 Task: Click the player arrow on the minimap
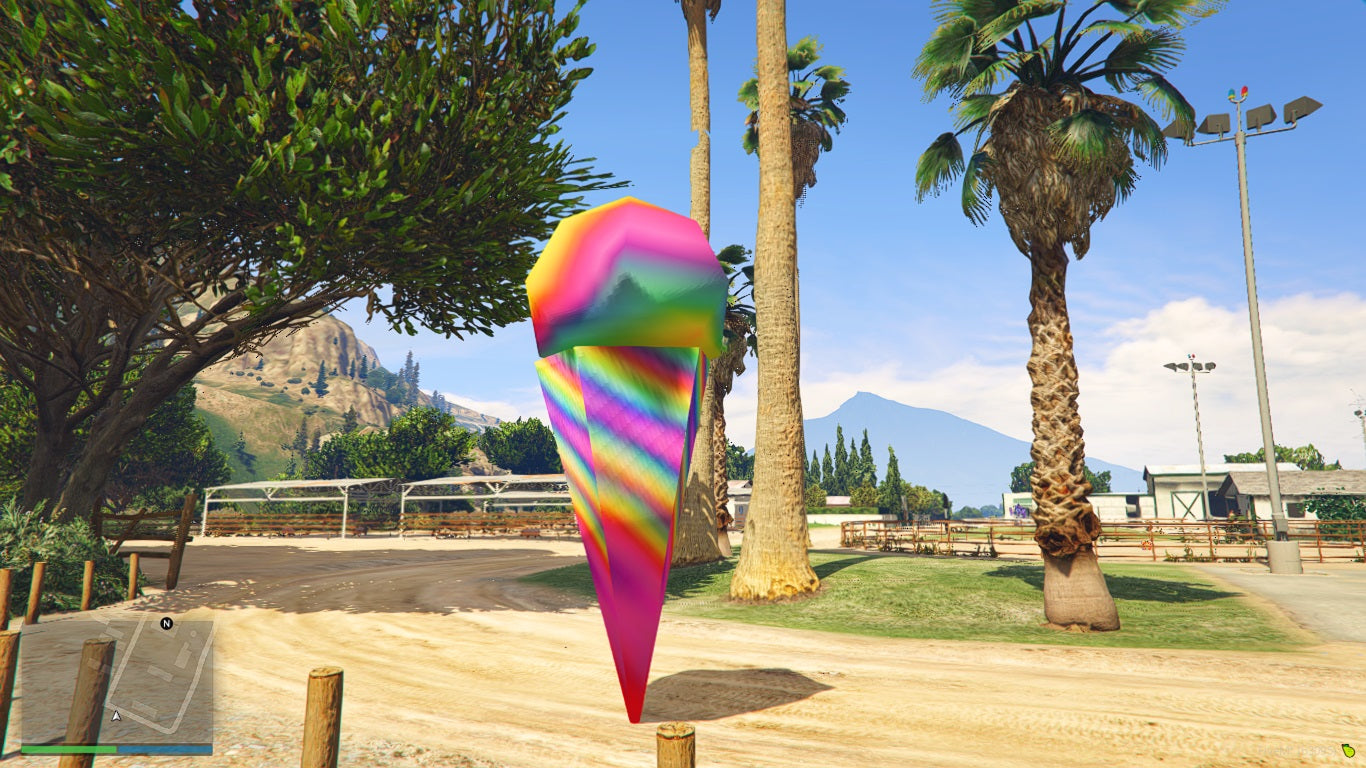point(117,716)
